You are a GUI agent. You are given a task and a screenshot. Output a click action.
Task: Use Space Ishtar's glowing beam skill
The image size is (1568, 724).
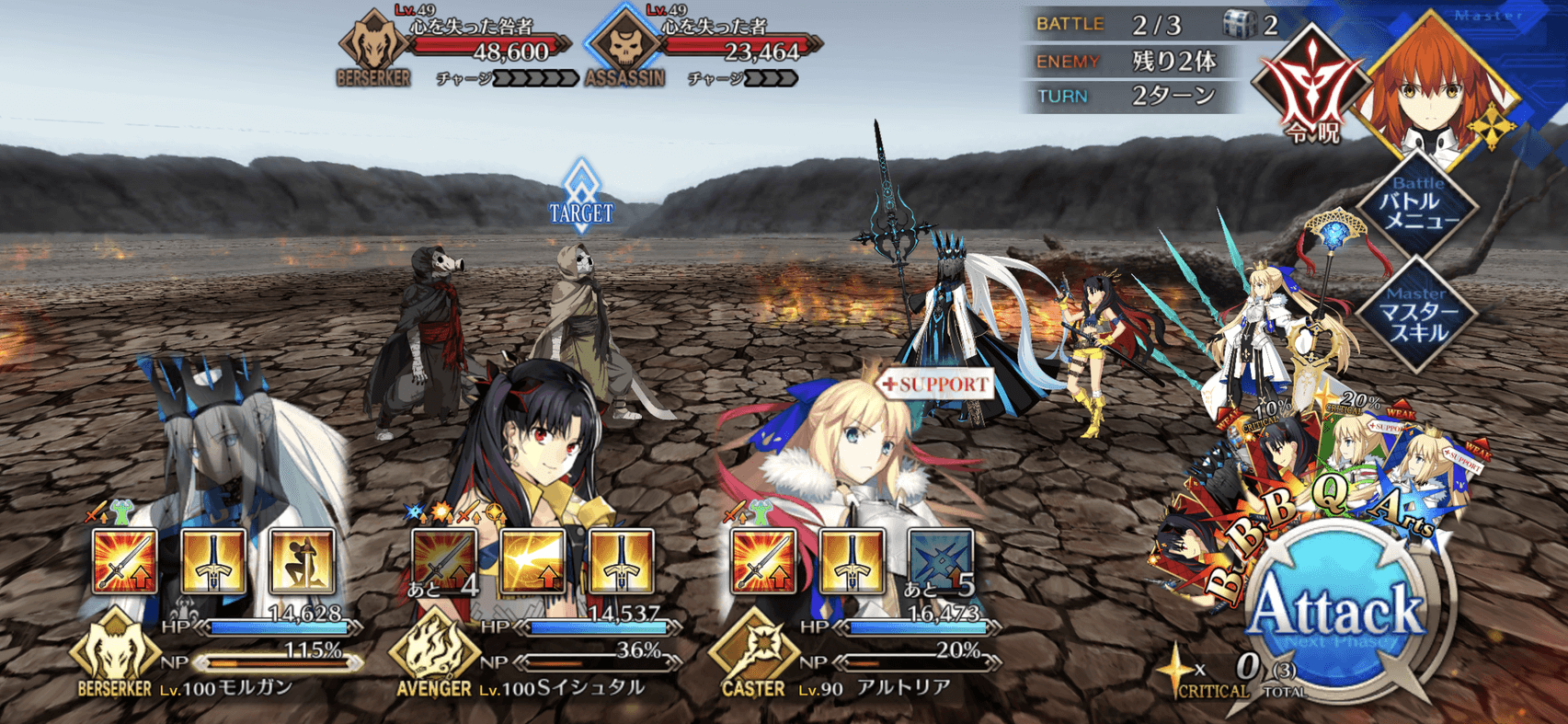533,560
